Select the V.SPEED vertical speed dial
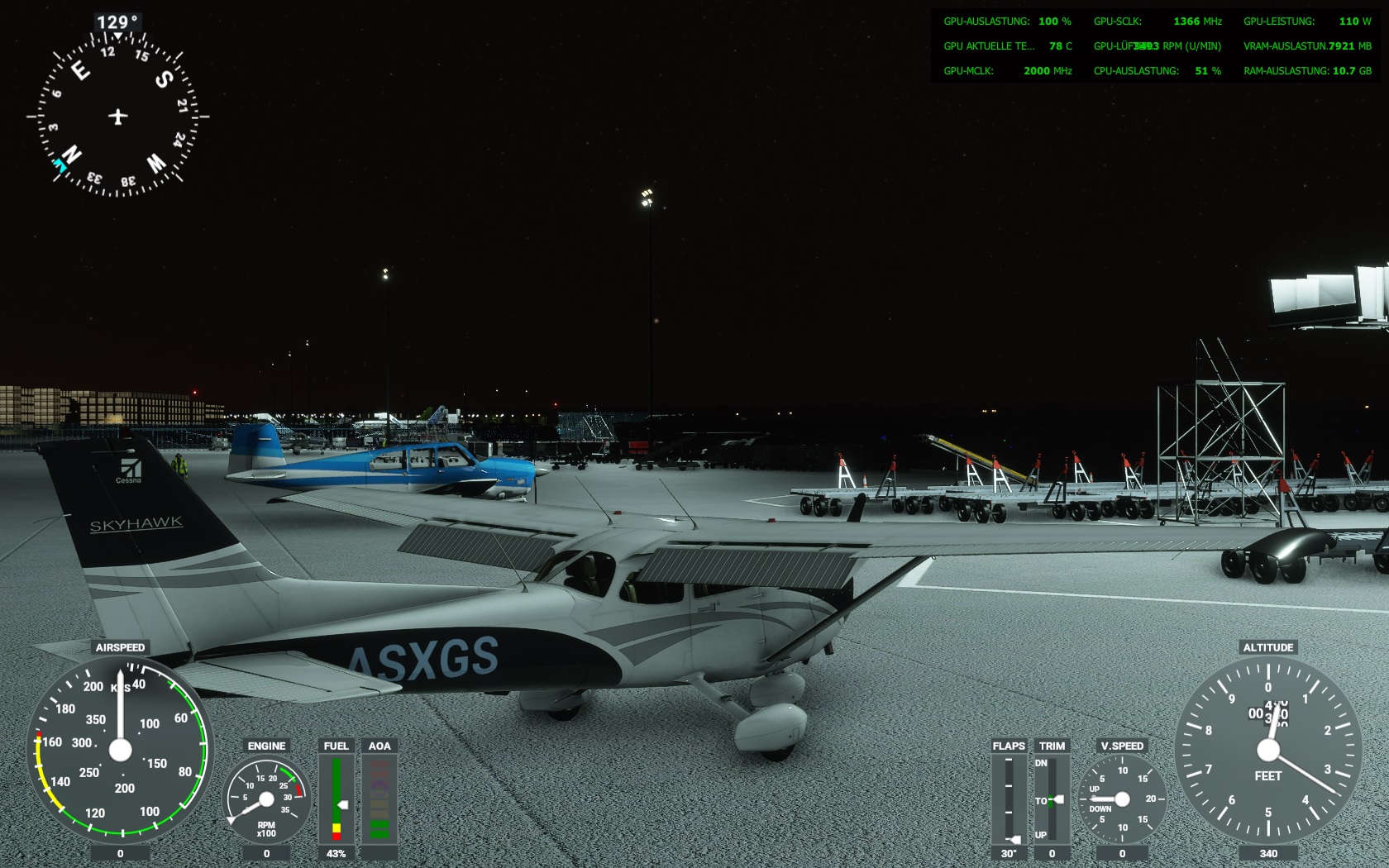Viewport: 1389px width, 868px height. pyautogui.click(x=1123, y=800)
